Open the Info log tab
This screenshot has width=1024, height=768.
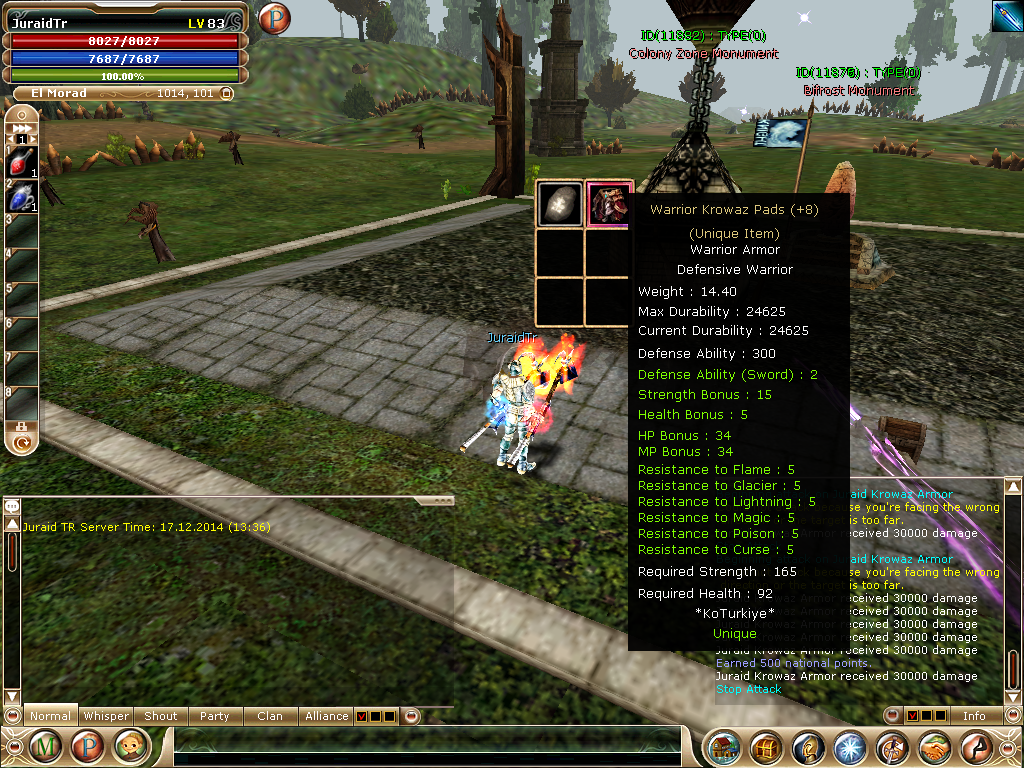(974, 716)
